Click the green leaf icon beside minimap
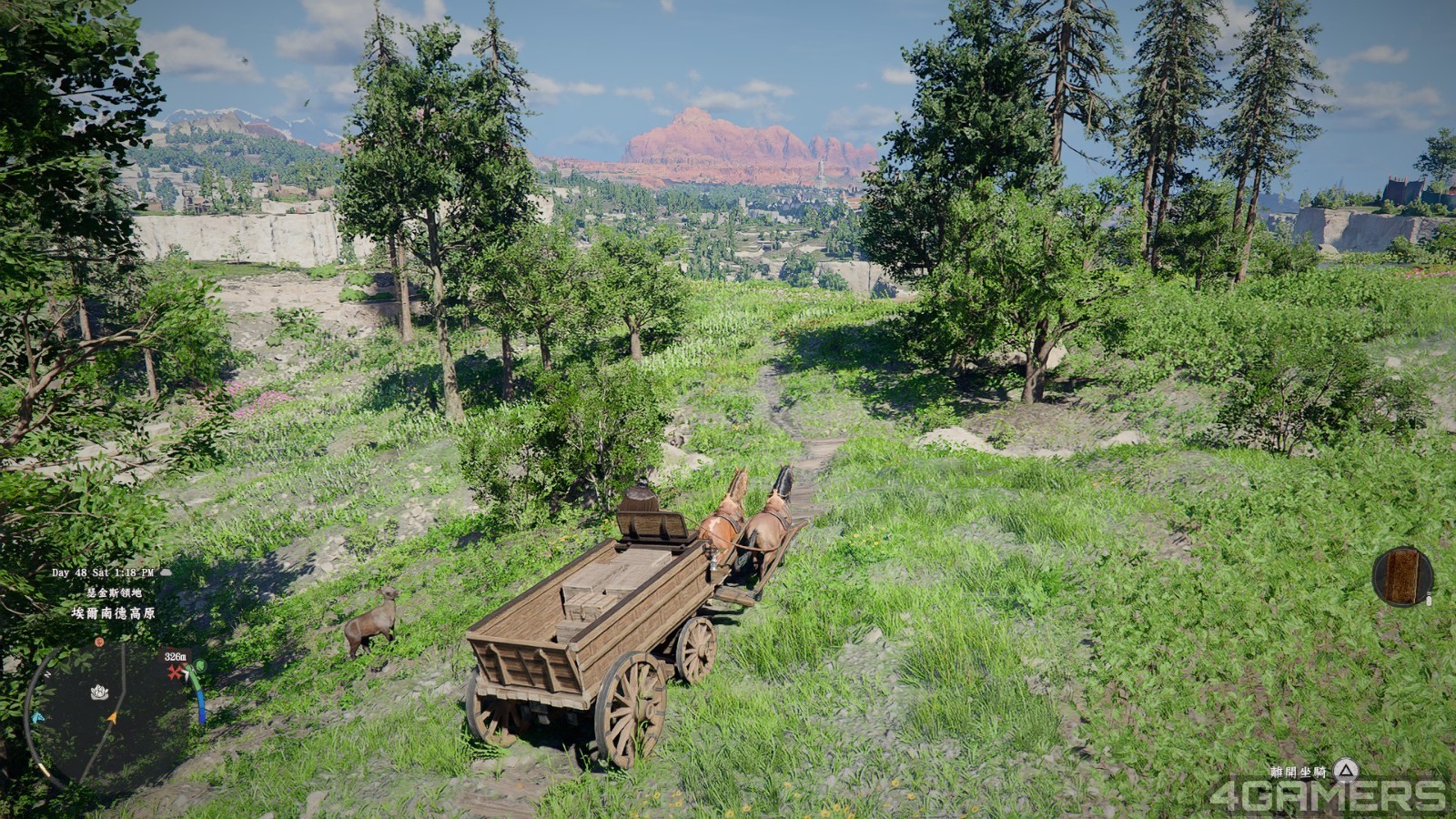 click(x=200, y=665)
